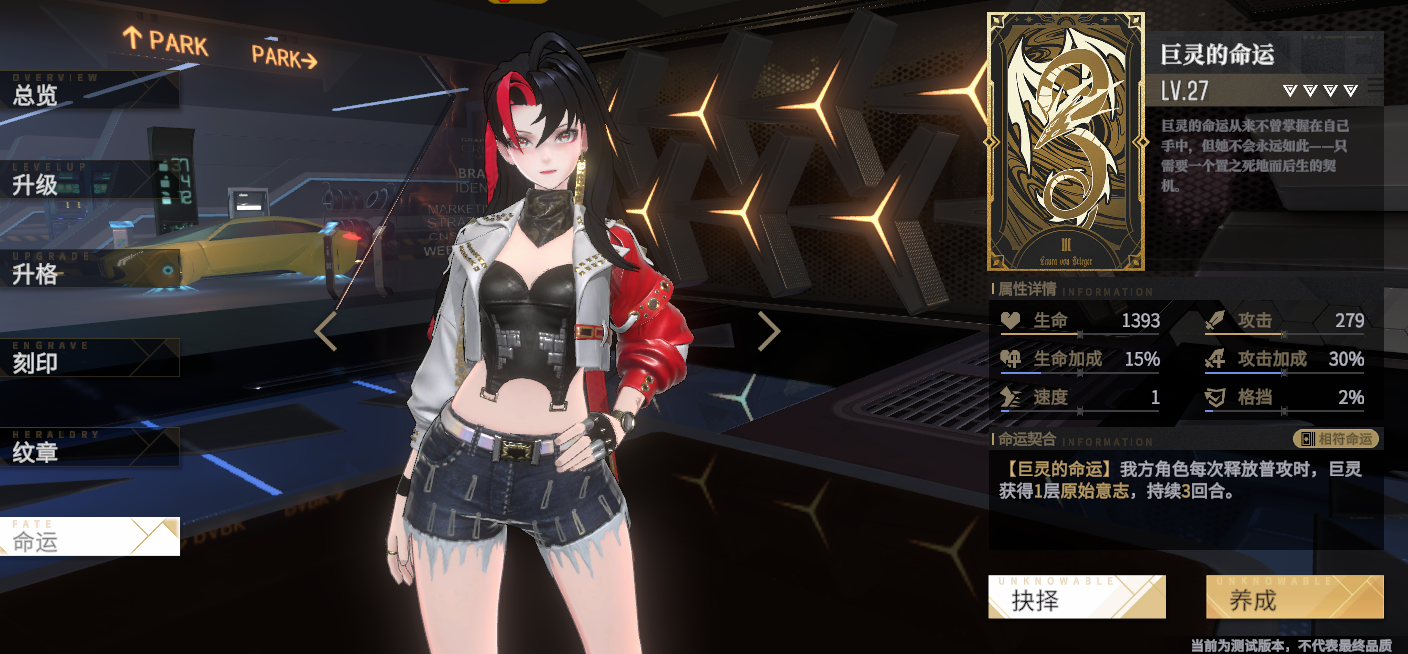1408x654 pixels.
Task: Open the 总览 overview tab
Action: click(89, 92)
